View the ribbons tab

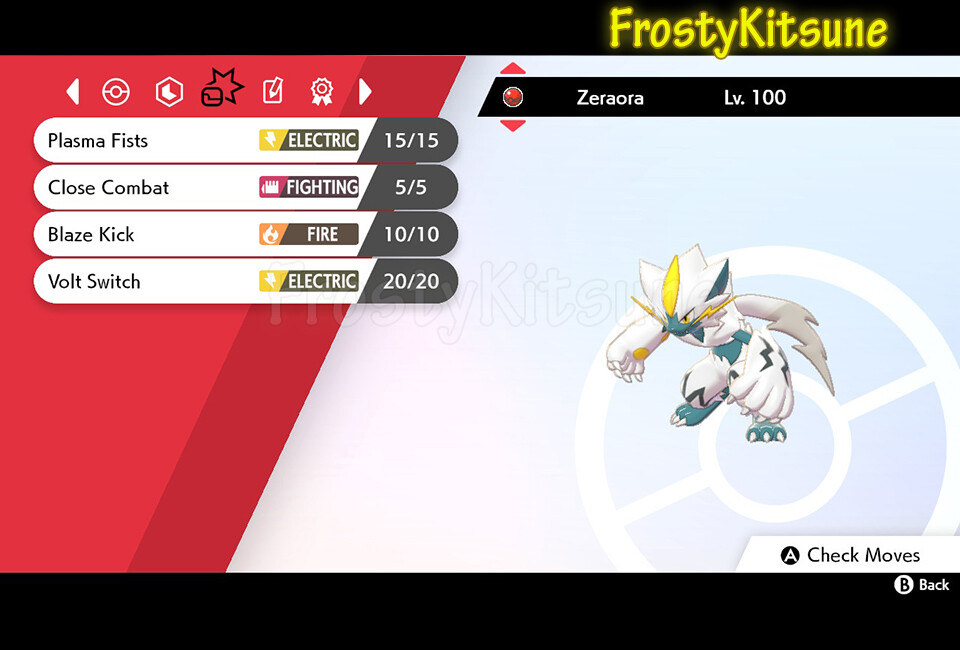point(321,92)
